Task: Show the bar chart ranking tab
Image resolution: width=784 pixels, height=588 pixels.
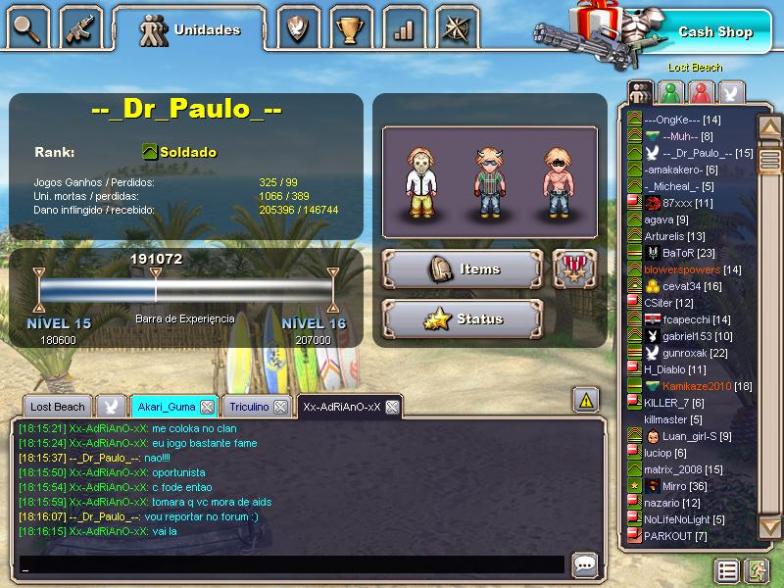Action: (403, 30)
